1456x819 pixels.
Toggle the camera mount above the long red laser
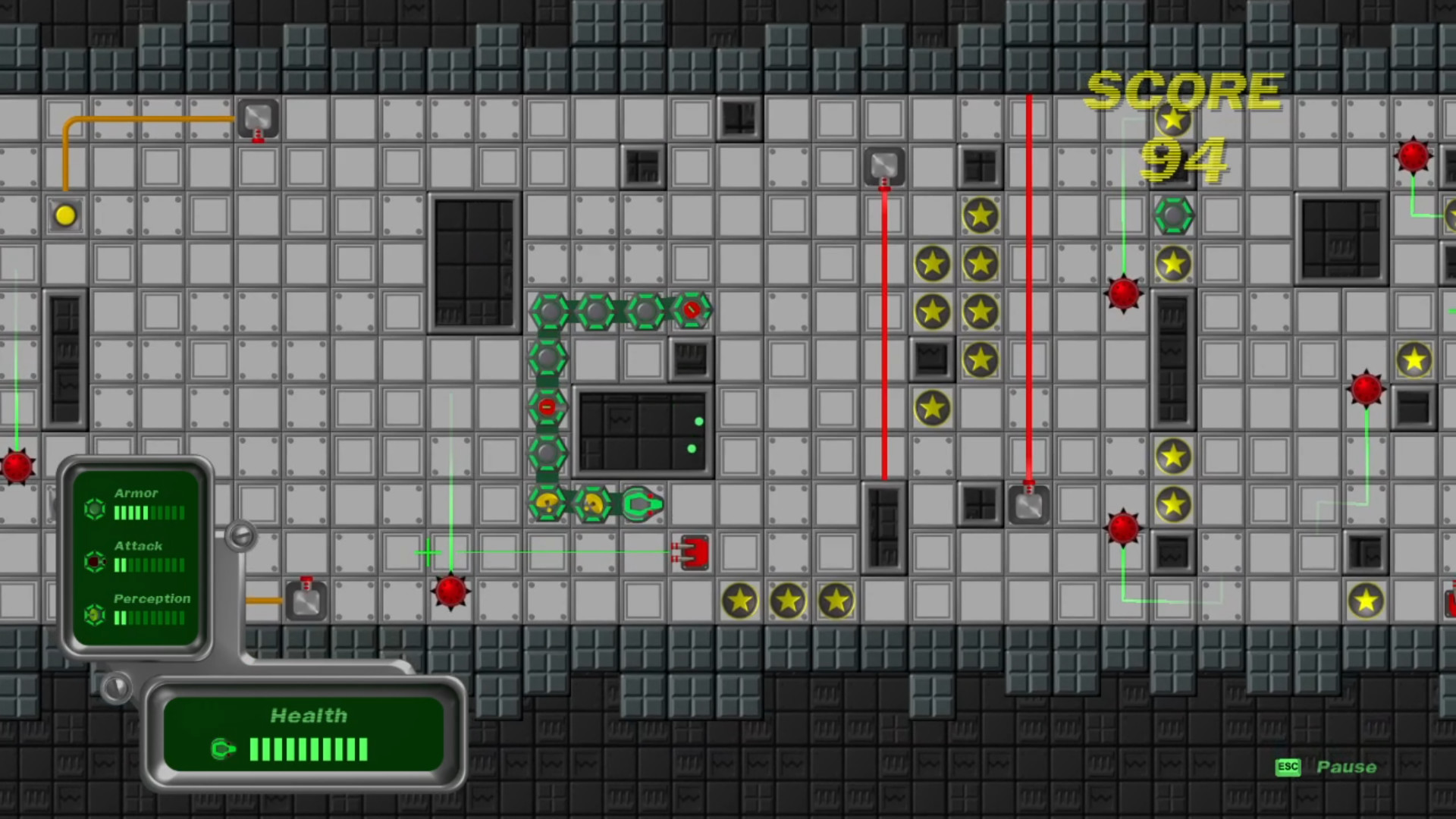[884, 167]
